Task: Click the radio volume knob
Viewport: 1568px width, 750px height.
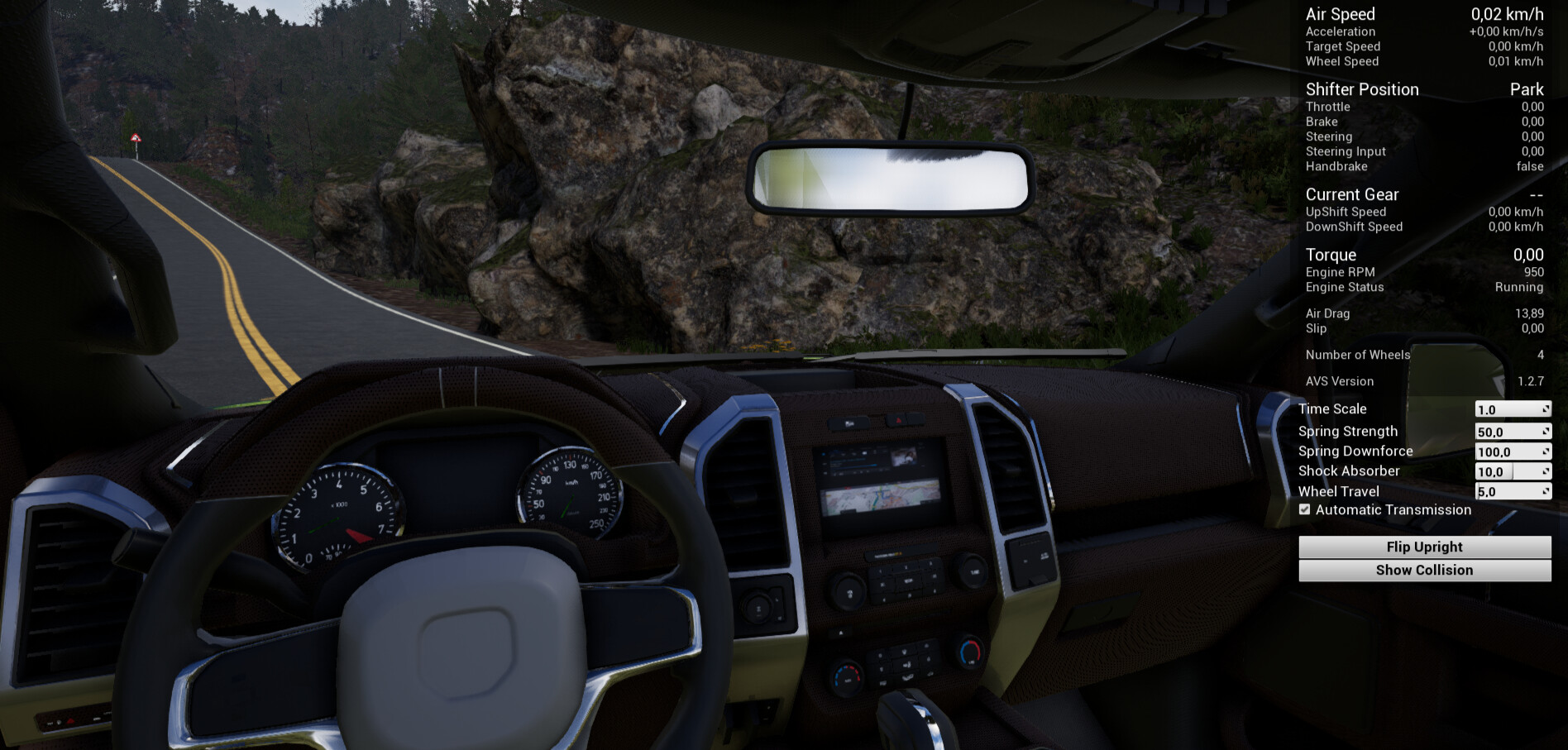Action: click(x=849, y=593)
